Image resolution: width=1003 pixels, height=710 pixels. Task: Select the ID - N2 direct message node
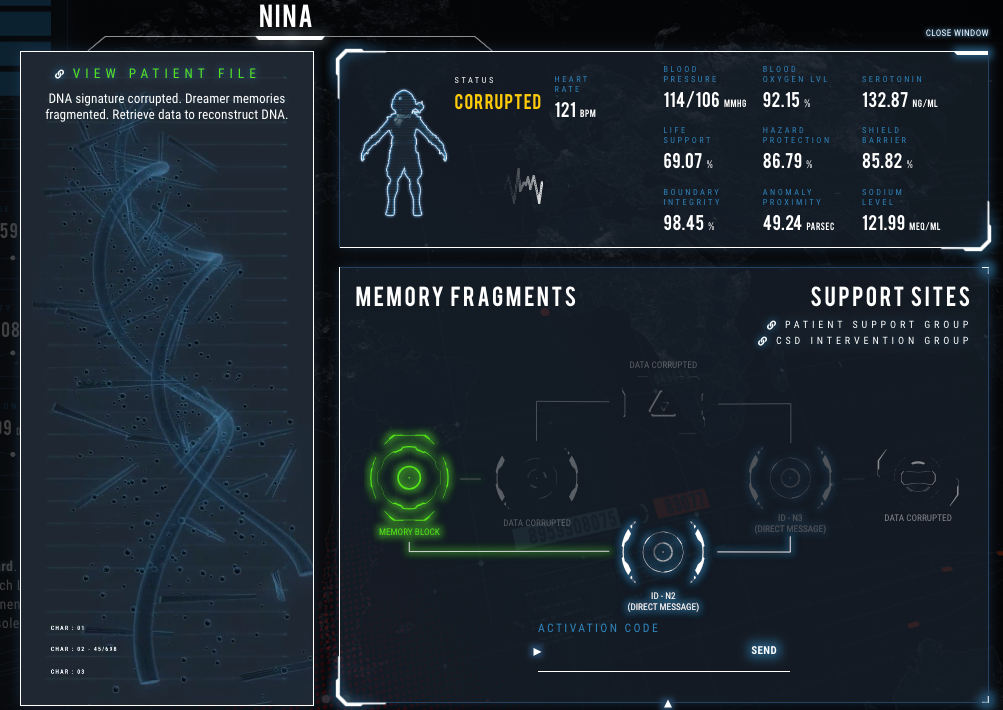pos(661,551)
